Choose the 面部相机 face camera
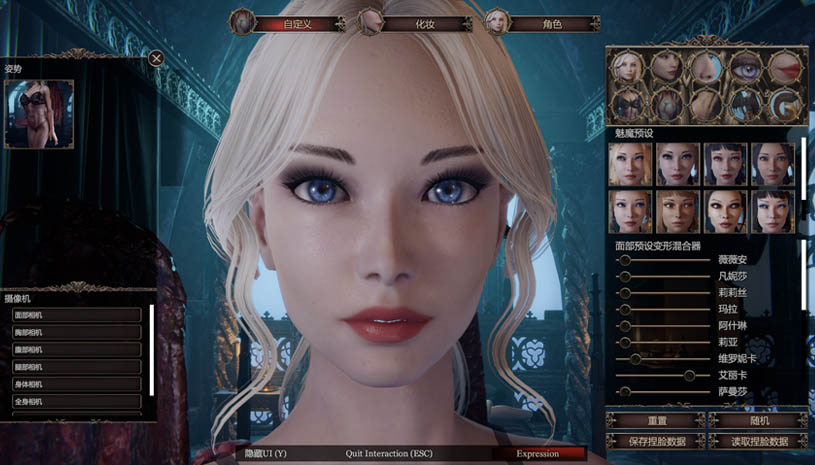This screenshot has width=815, height=465. pos(77,315)
